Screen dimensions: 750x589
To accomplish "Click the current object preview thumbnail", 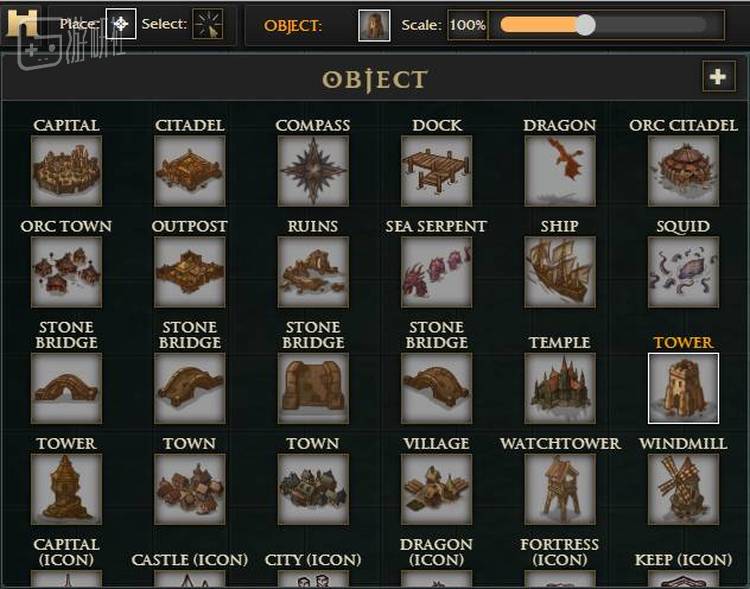I will coord(374,25).
